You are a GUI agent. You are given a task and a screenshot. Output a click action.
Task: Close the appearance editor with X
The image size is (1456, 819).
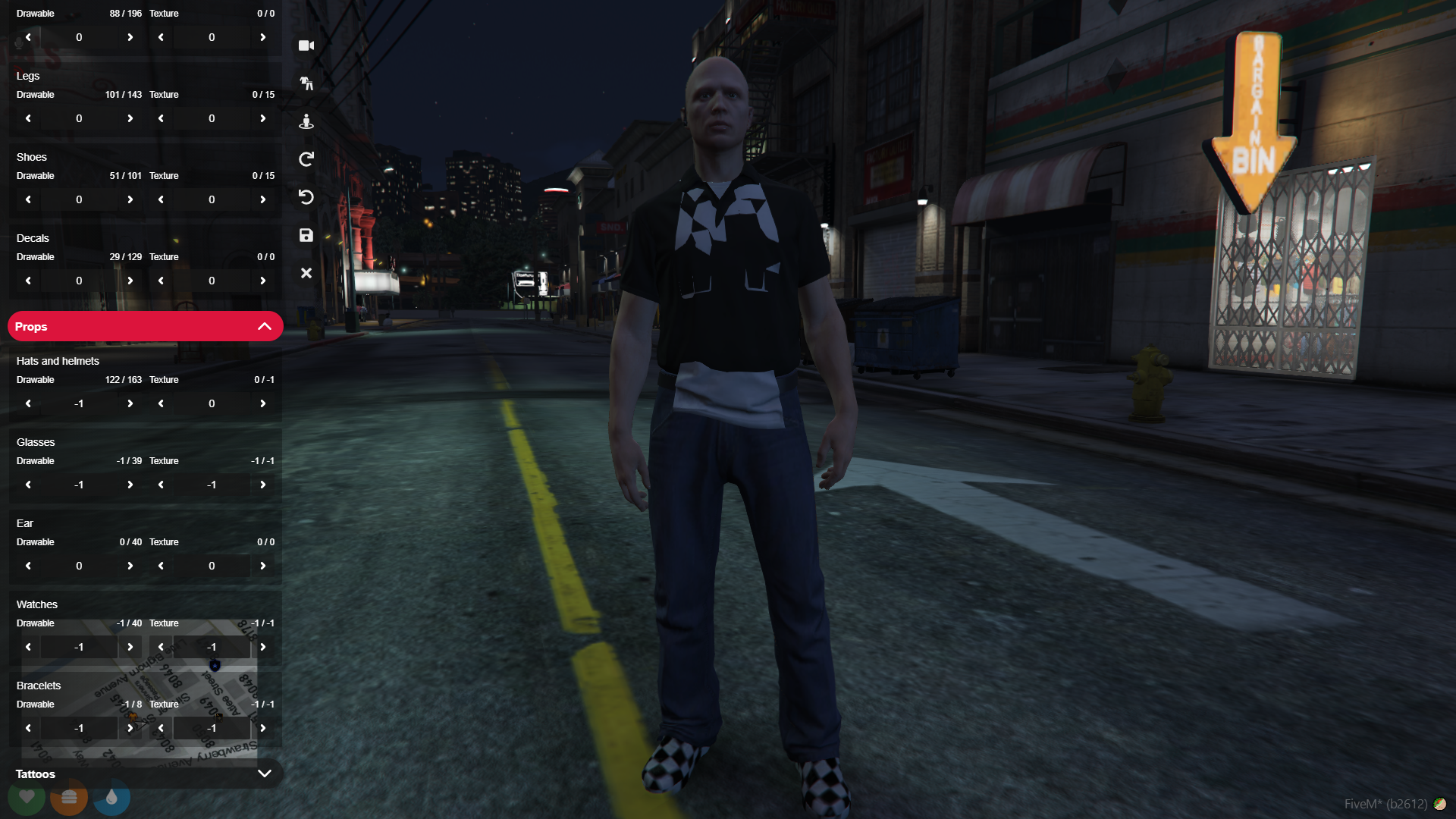pos(306,273)
